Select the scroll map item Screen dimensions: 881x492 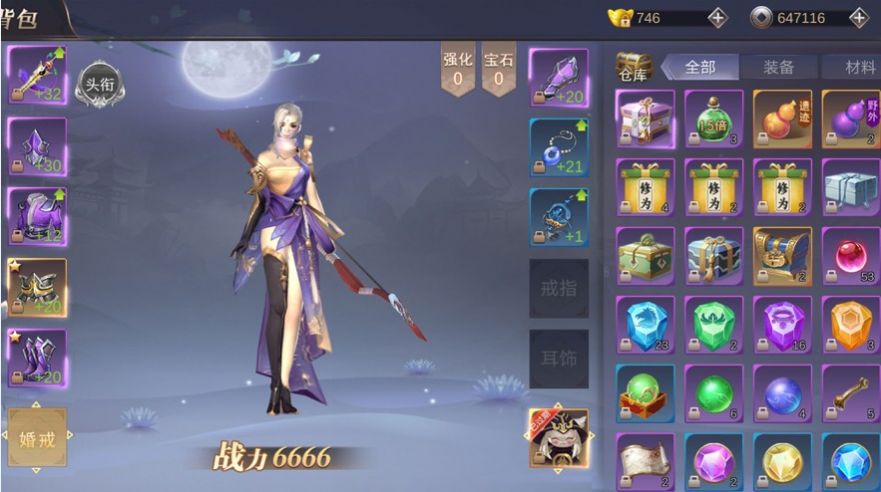(645, 461)
